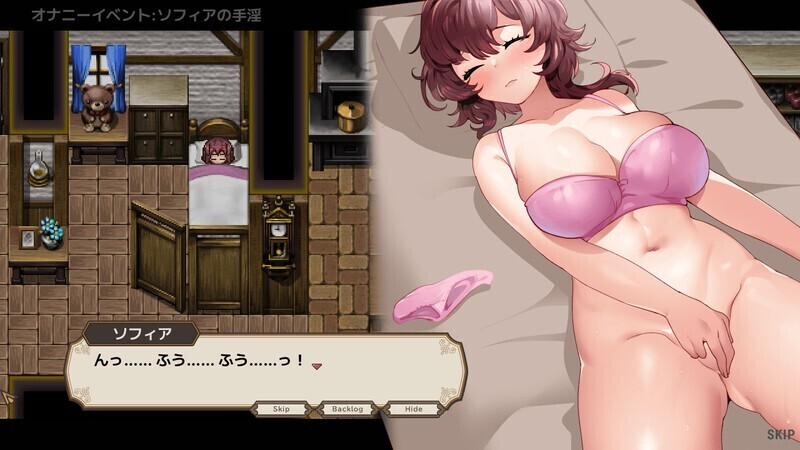Open the Backlog of past dialogue
800x450 pixels.
348,409
